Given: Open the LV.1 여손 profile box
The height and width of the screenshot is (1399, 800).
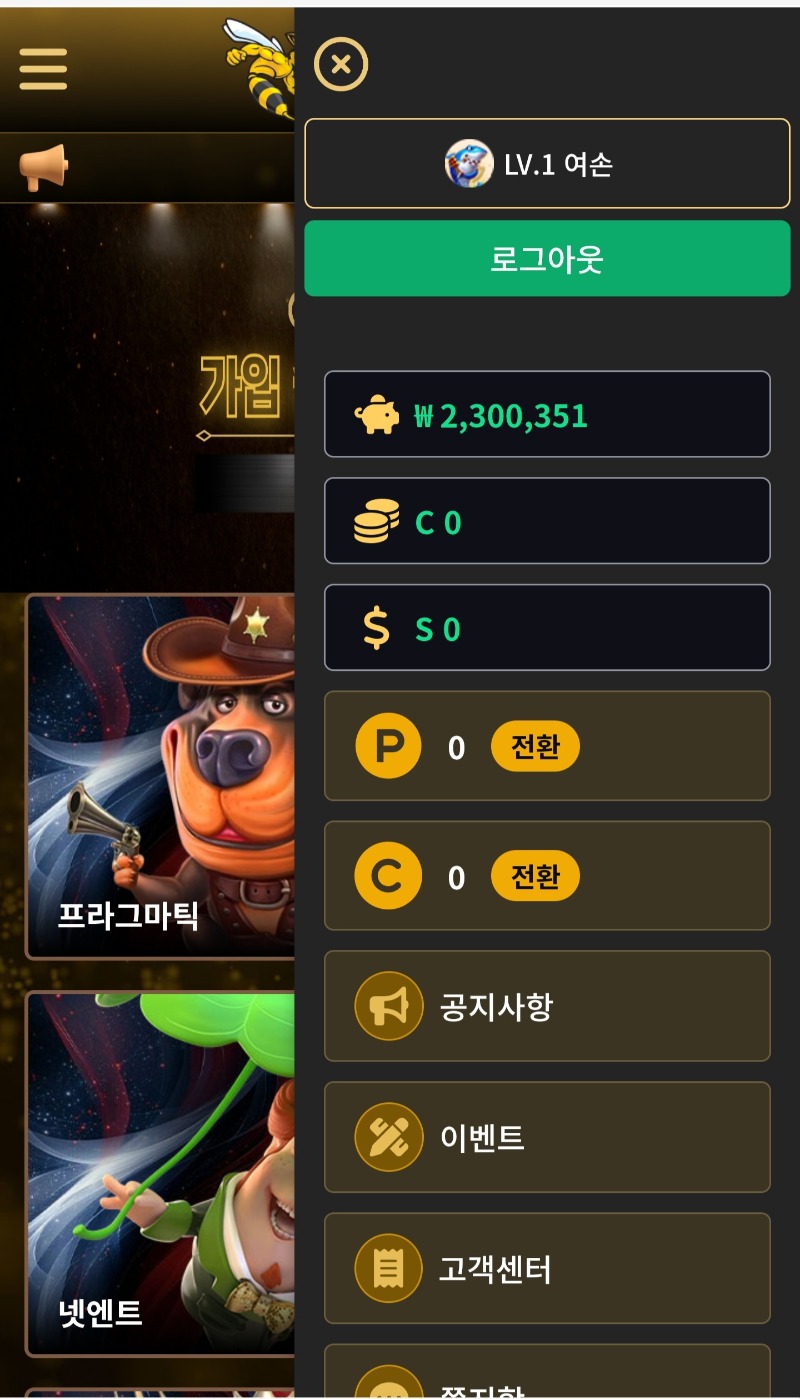Looking at the screenshot, I should [x=547, y=163].
